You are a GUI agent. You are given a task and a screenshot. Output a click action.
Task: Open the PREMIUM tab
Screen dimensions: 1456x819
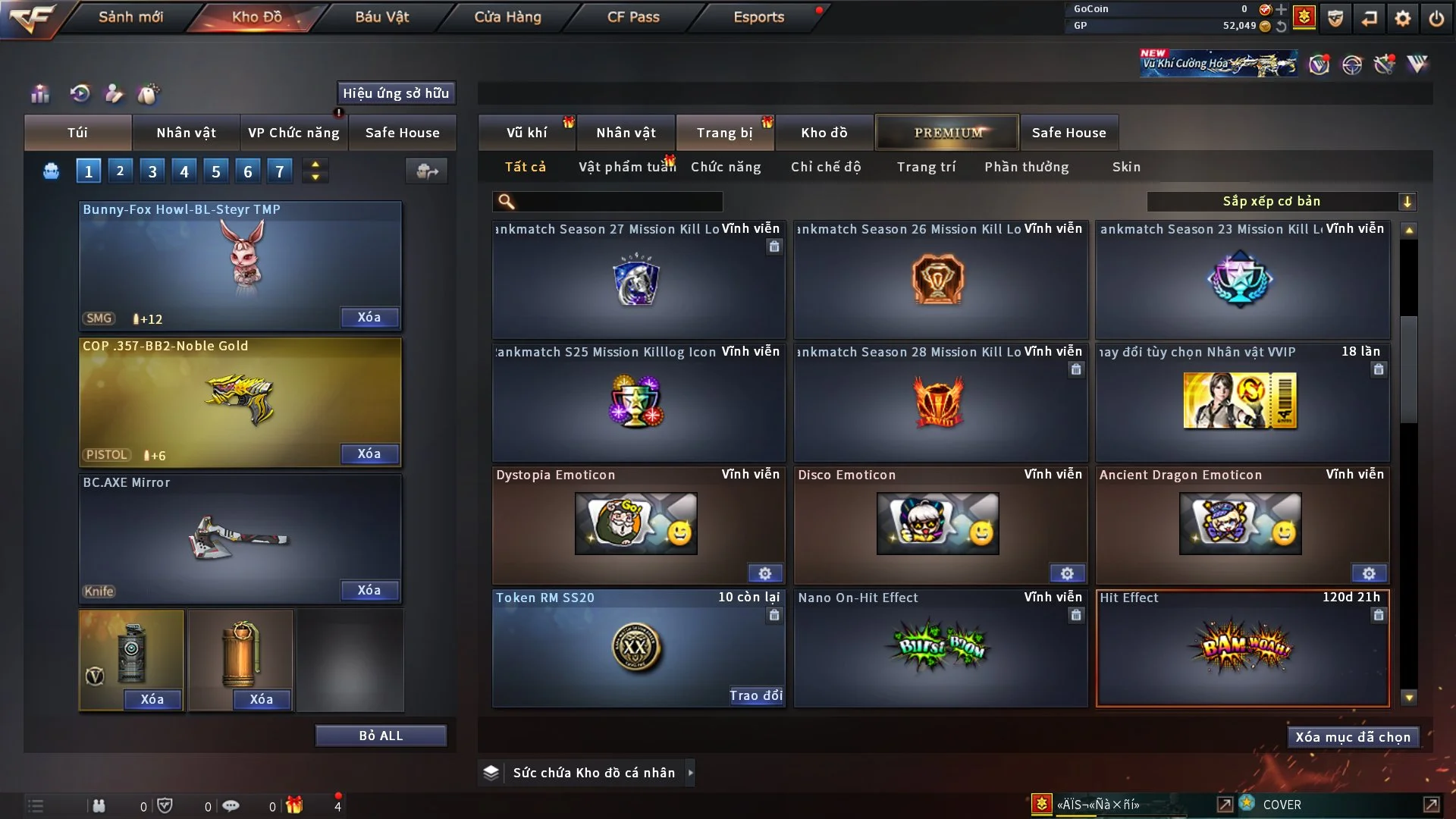click(x=947, y=133)
